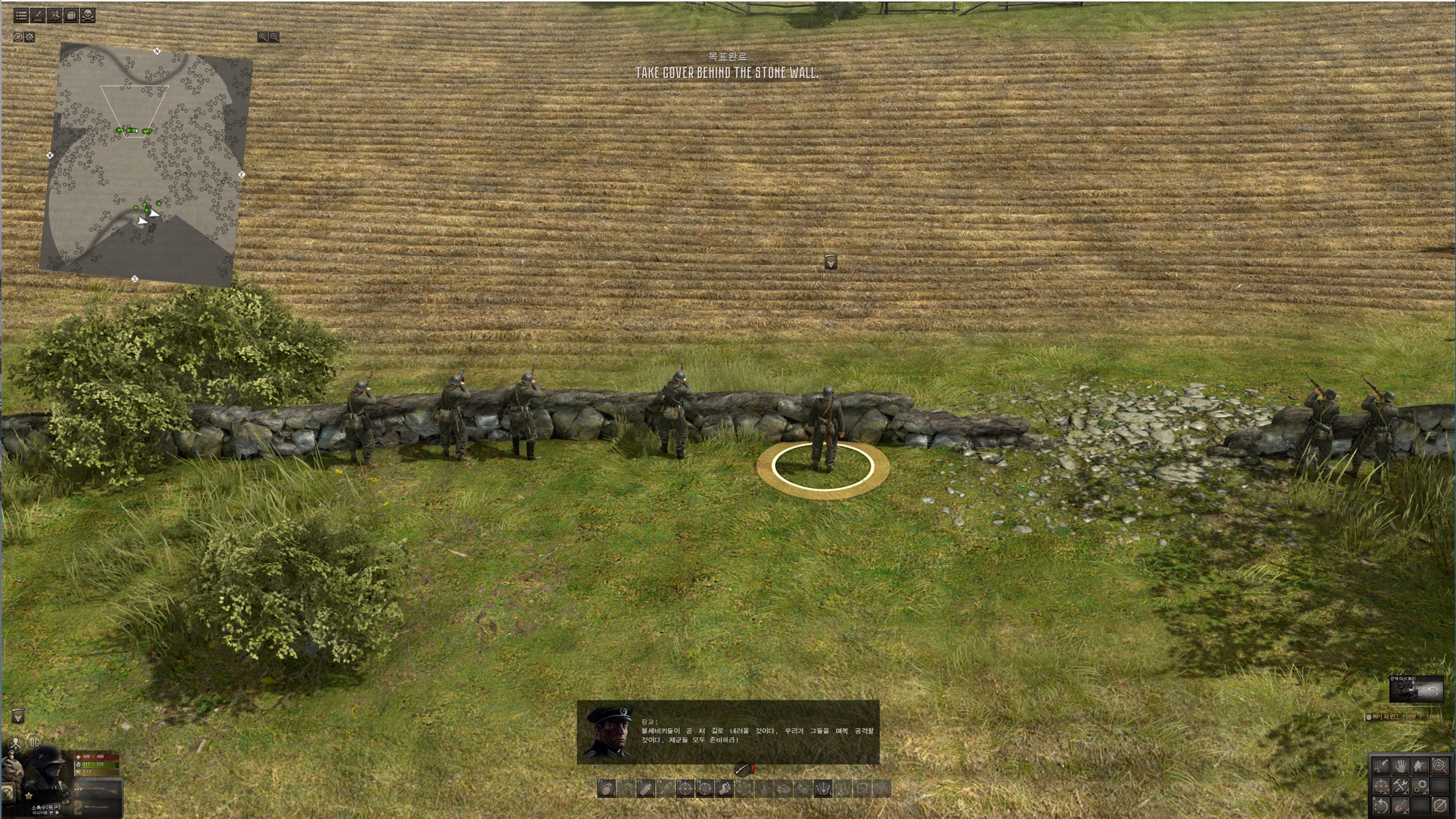Replay the tutorial step video thumbnail
The image size is (1456, 819).
1415,691
